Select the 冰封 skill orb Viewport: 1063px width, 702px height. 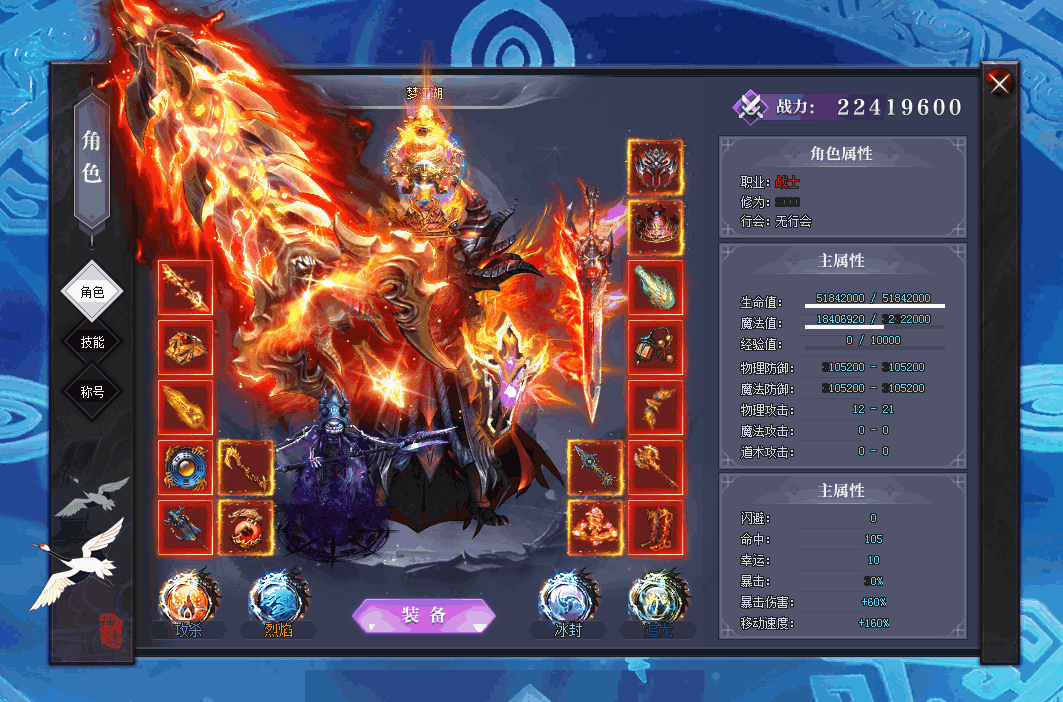tap(567, 601)
